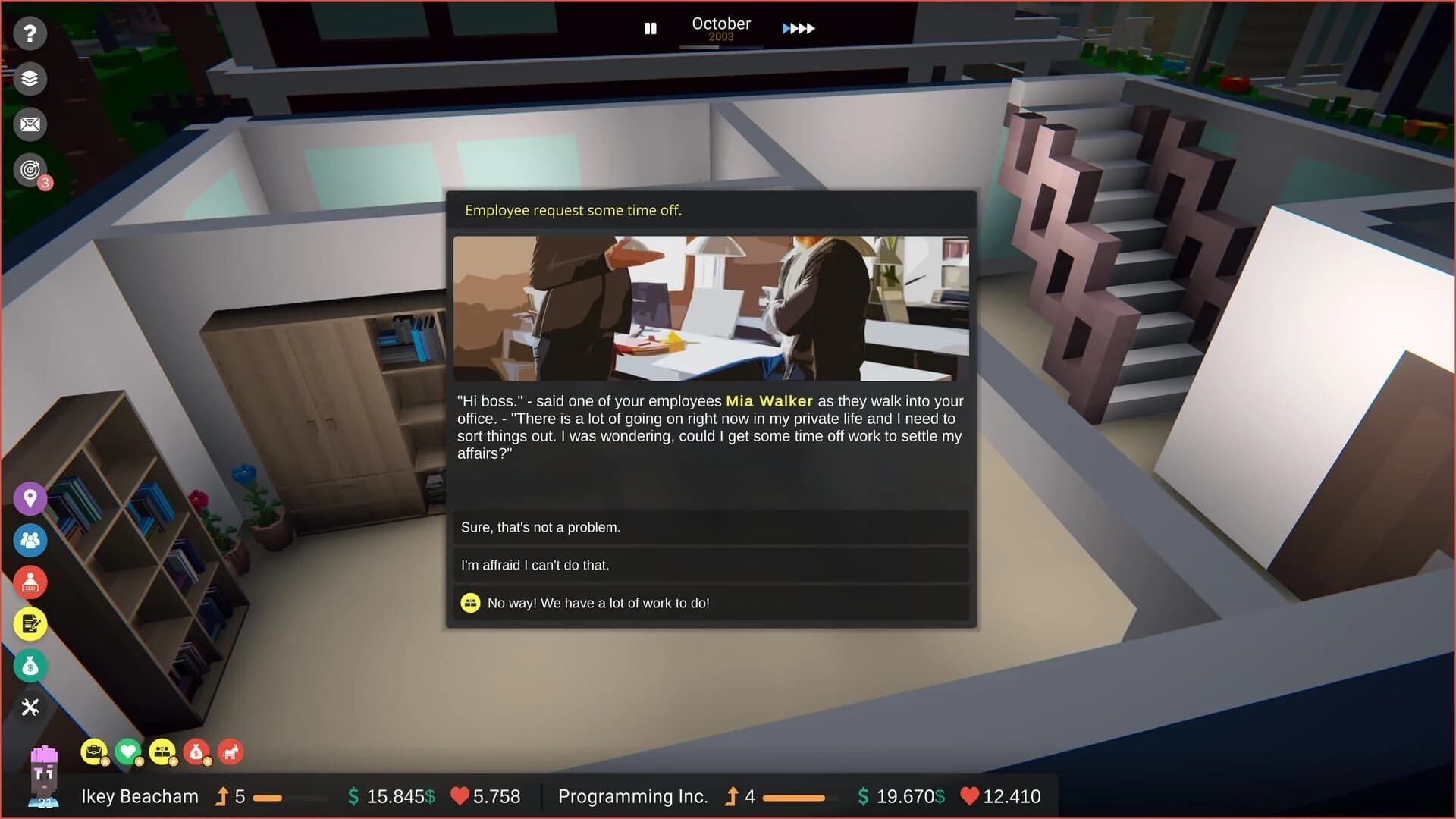Fast forward the game speed
This screenshot has width=1456, height=819.
pos(799,28)
